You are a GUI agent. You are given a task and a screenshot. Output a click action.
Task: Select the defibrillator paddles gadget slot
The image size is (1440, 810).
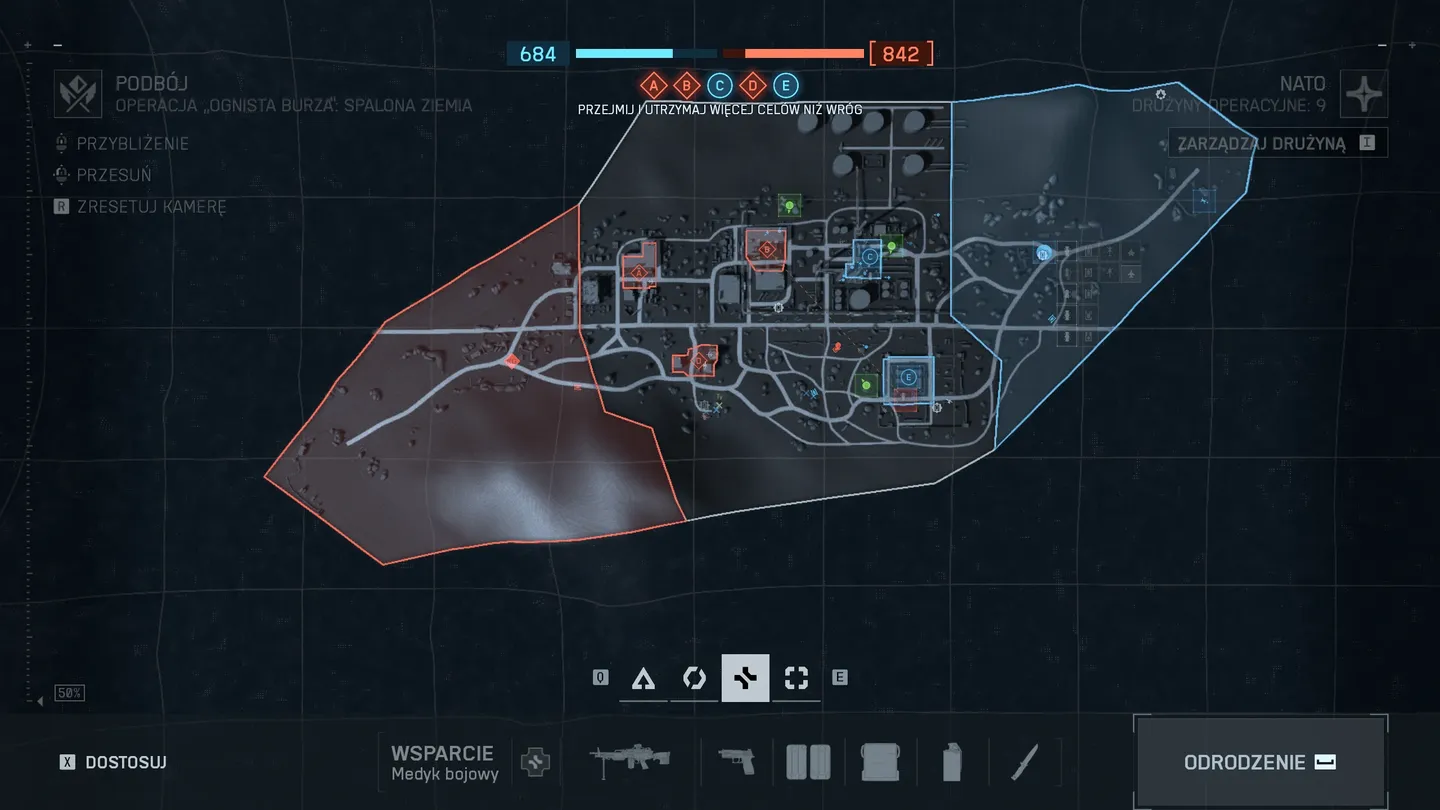(x=808, y=762)
